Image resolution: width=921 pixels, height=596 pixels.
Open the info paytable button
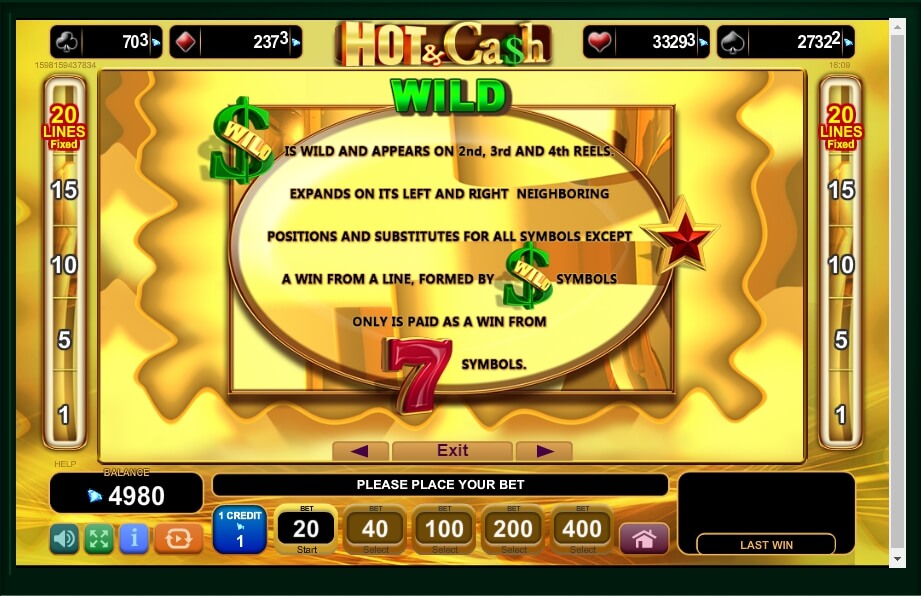pos(134,539)
